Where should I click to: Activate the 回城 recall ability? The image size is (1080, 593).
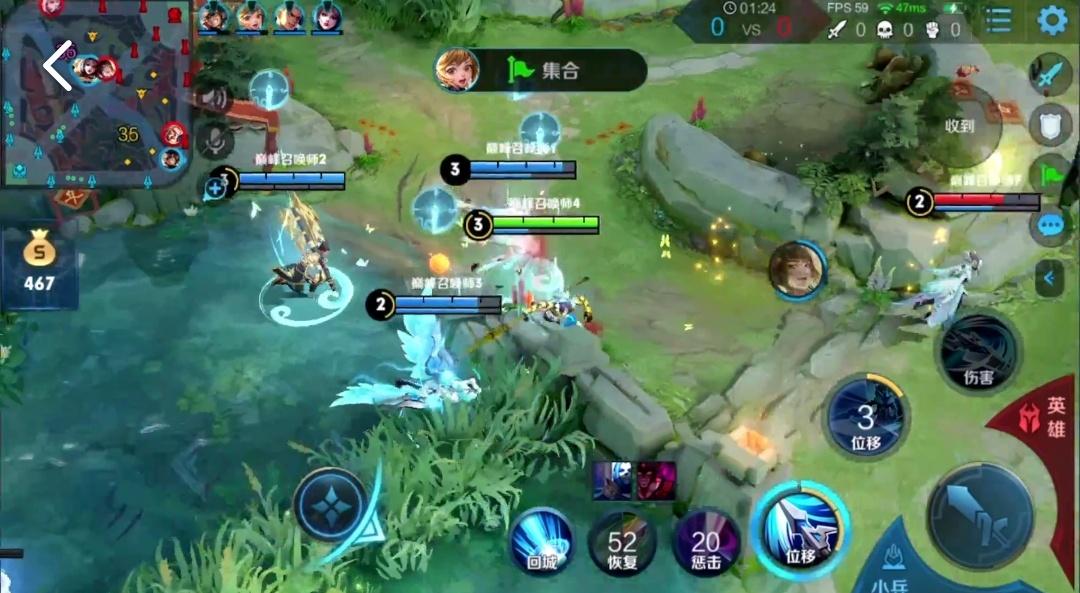click(542, 543)
